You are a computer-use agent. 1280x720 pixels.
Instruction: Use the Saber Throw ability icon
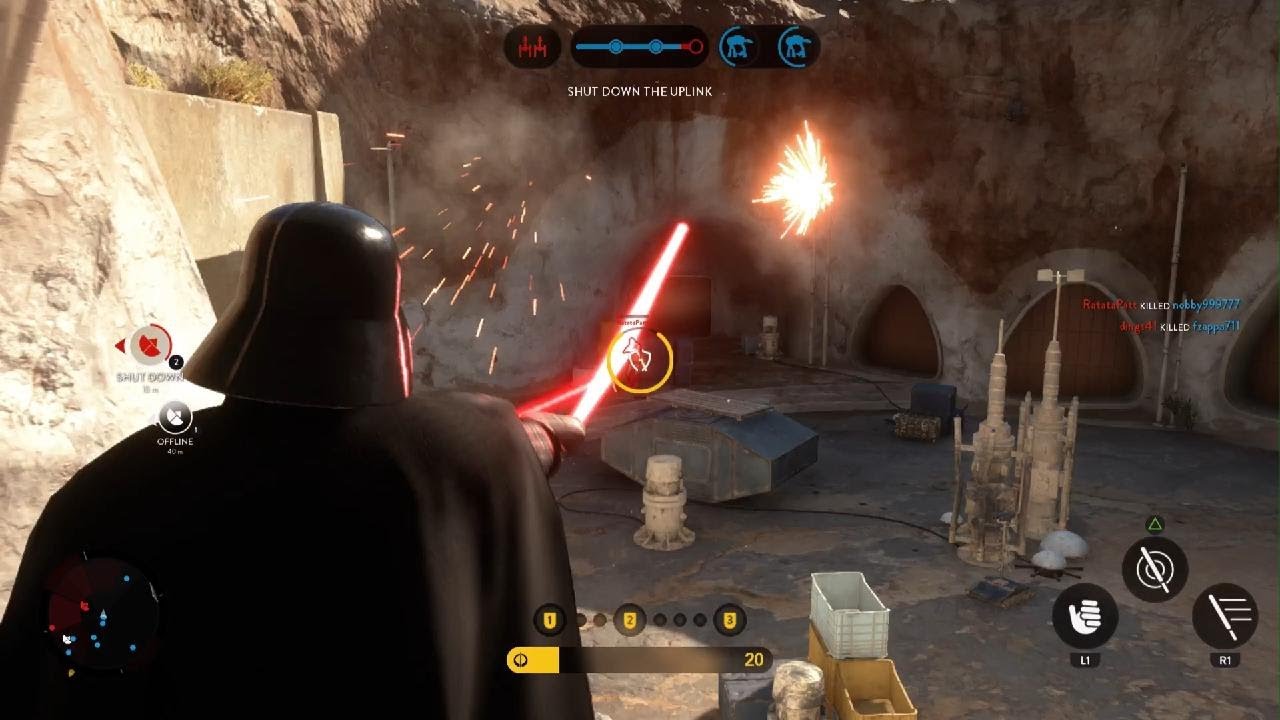coord(1225,617)
